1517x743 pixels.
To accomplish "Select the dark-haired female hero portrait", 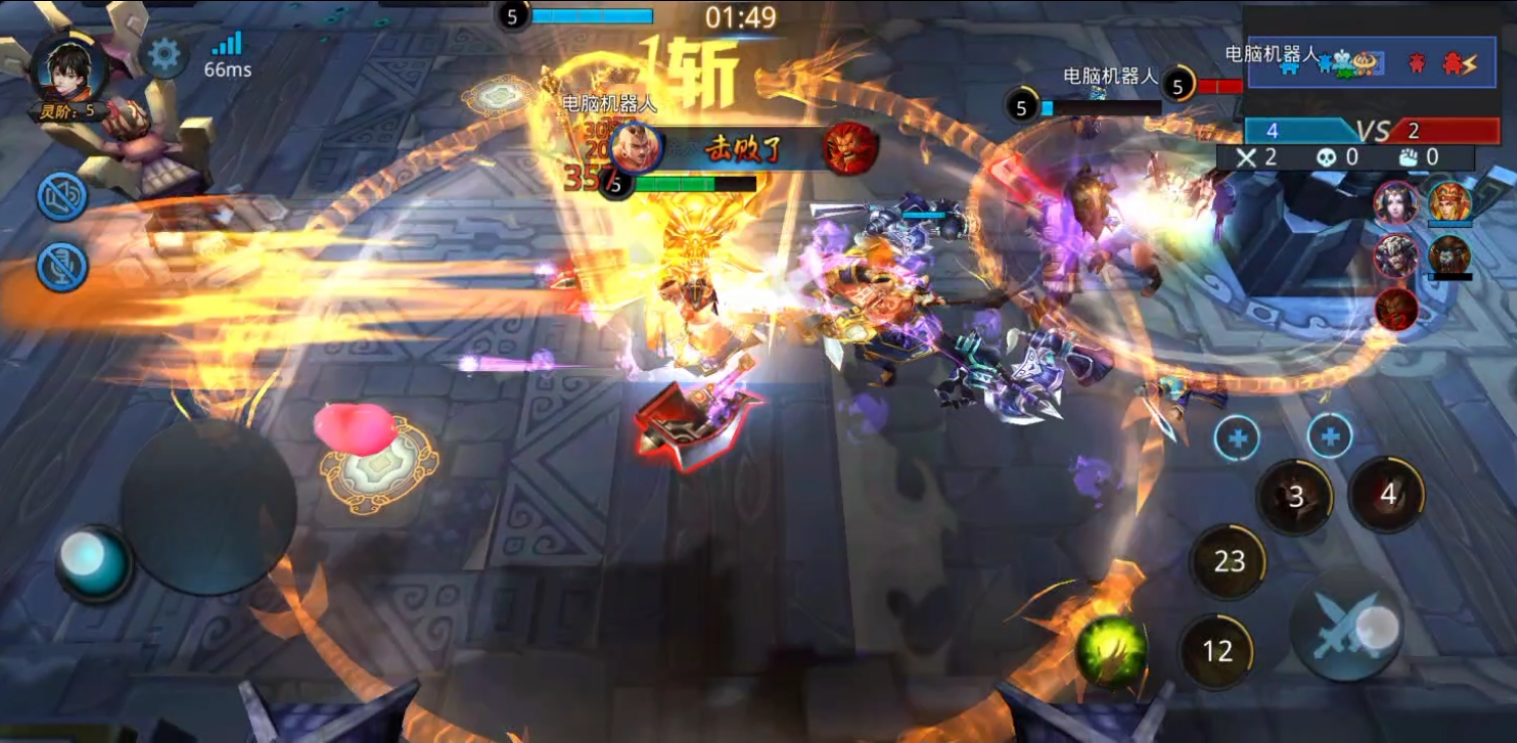I will coord(1395,204).
